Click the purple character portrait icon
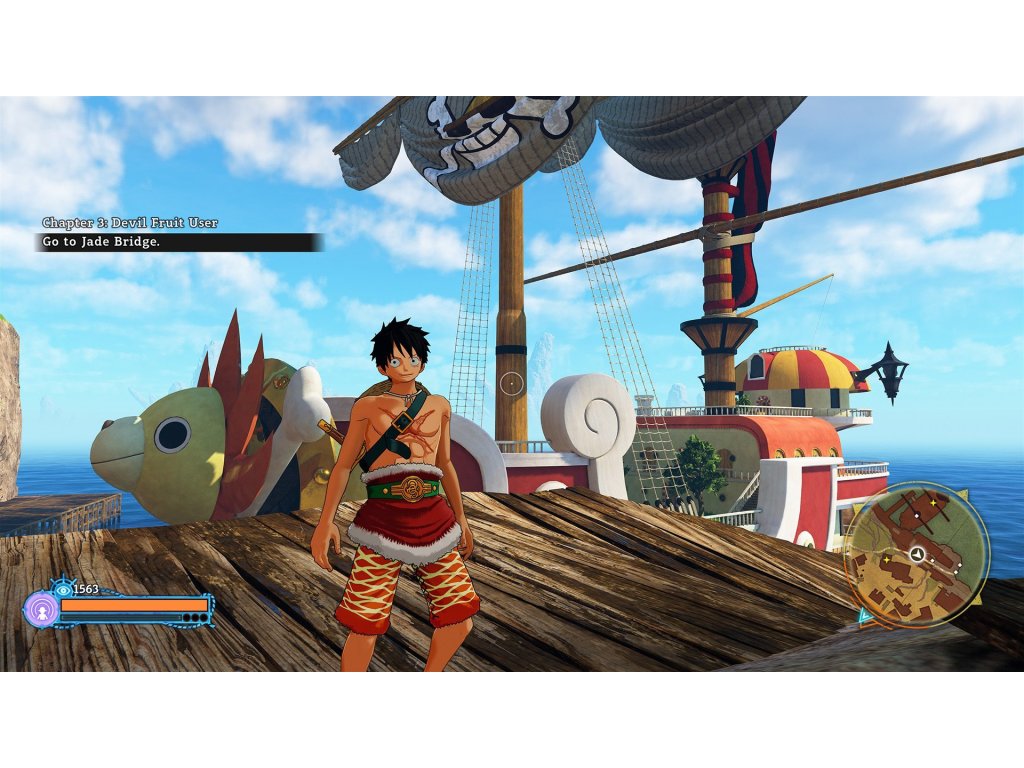 (x=41, y=608)
